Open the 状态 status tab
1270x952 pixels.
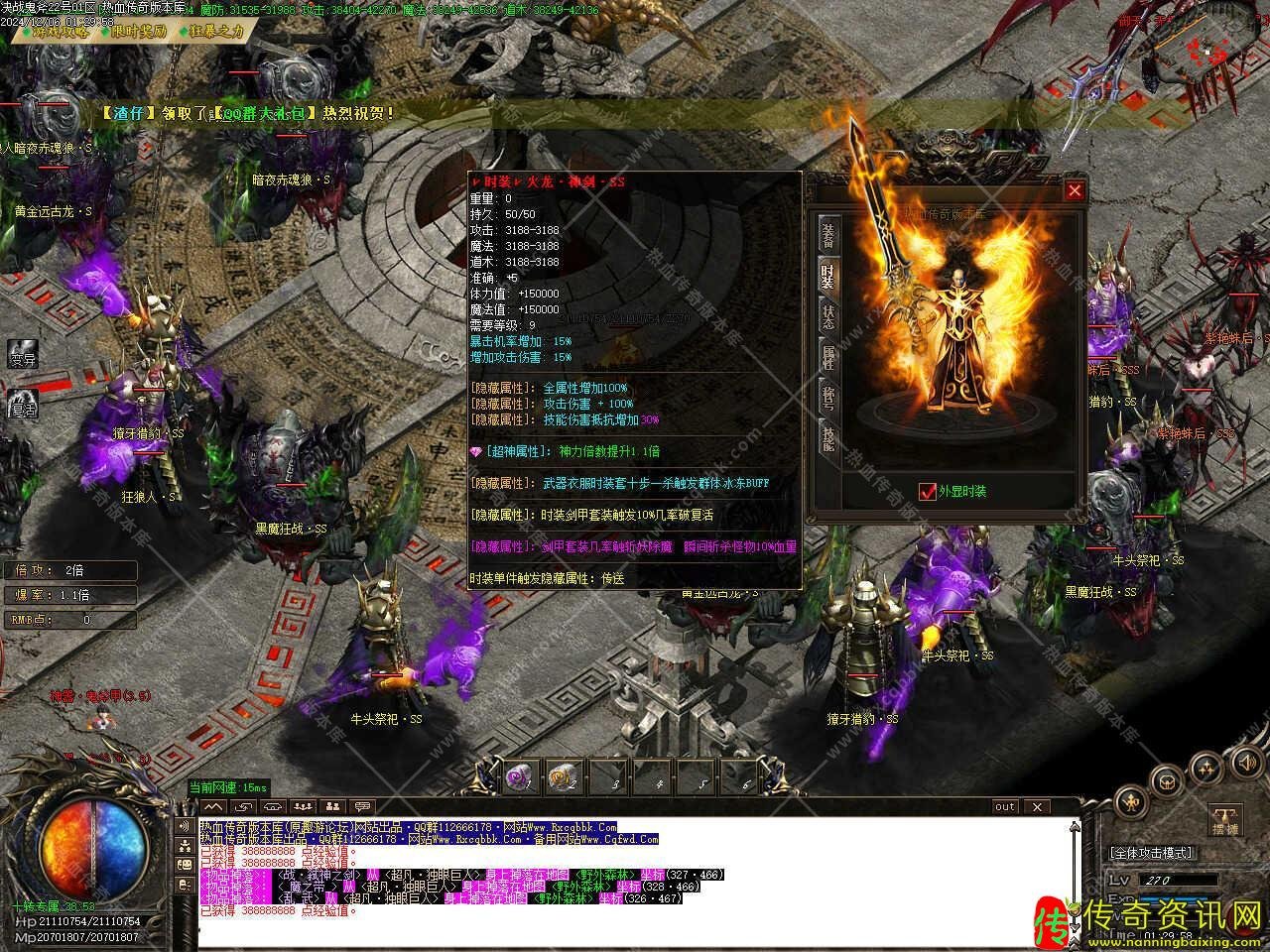pos(827,316)
